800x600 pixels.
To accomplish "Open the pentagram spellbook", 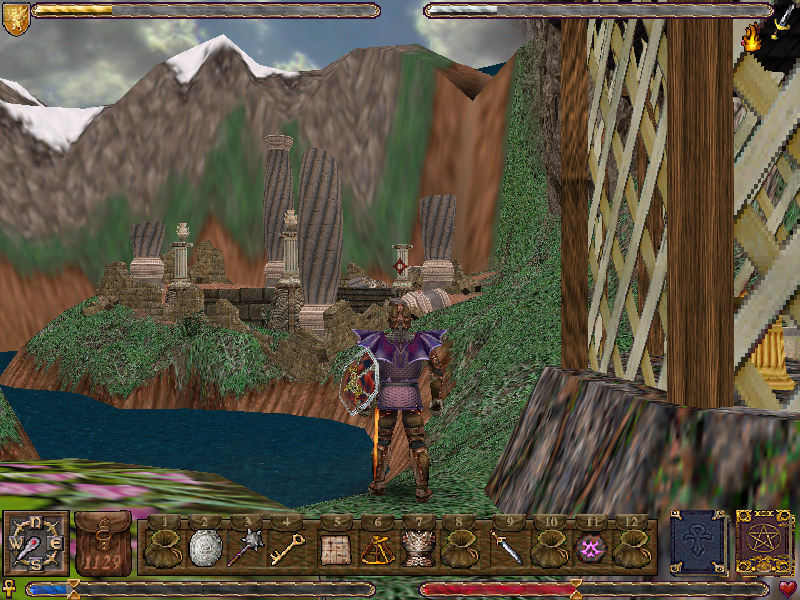I will click(764, 543).
